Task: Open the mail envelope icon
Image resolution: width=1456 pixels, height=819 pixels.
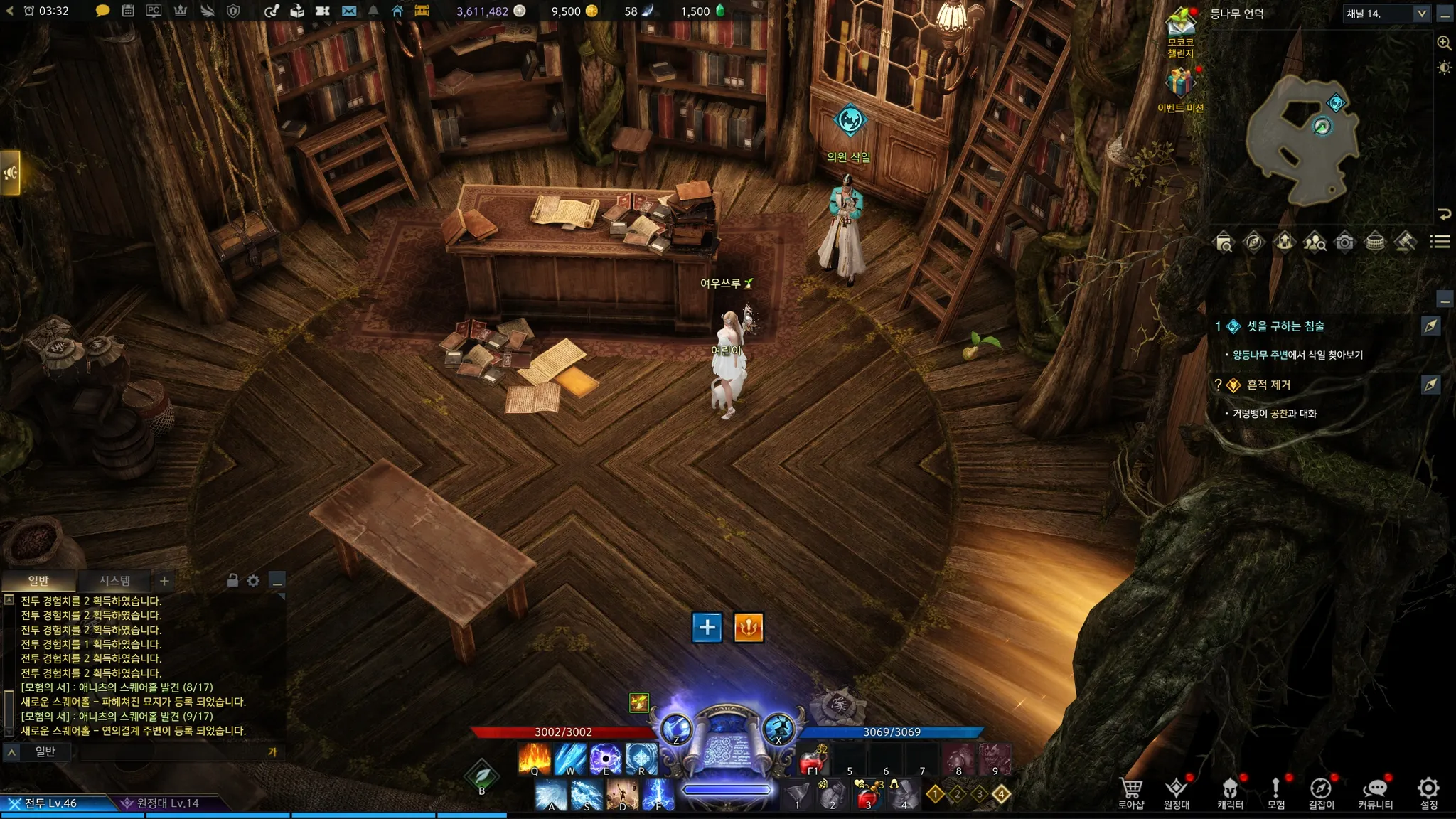Action: [349, 11]
